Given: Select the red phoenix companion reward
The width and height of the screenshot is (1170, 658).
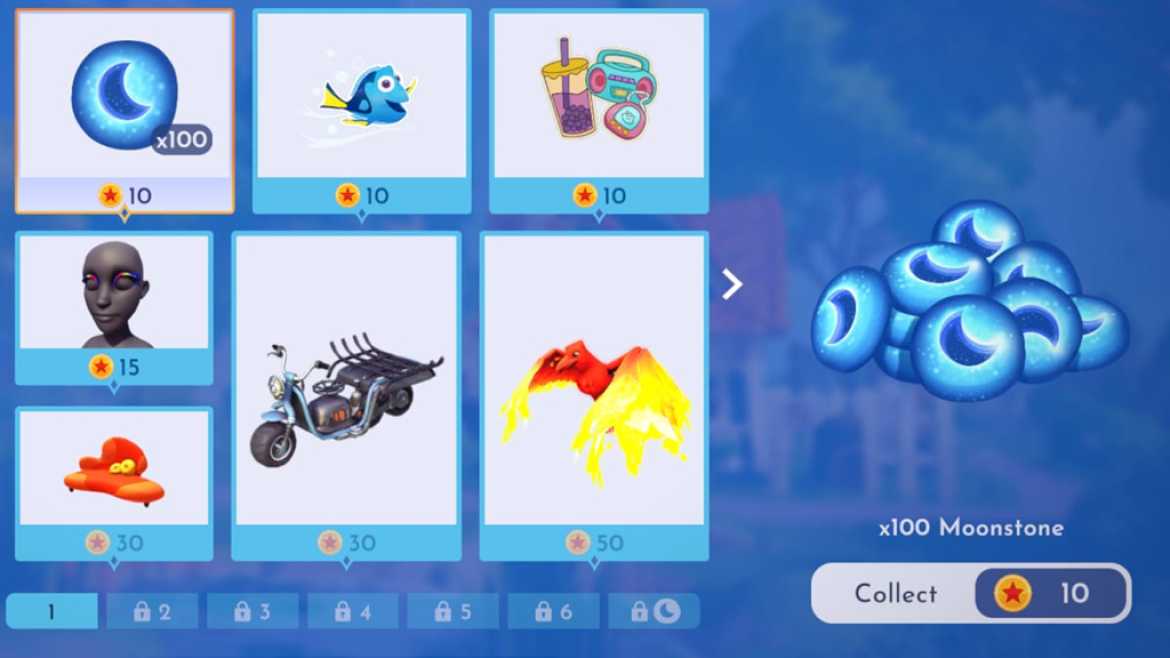Looking at the screenshot, I should click(594, 396).
